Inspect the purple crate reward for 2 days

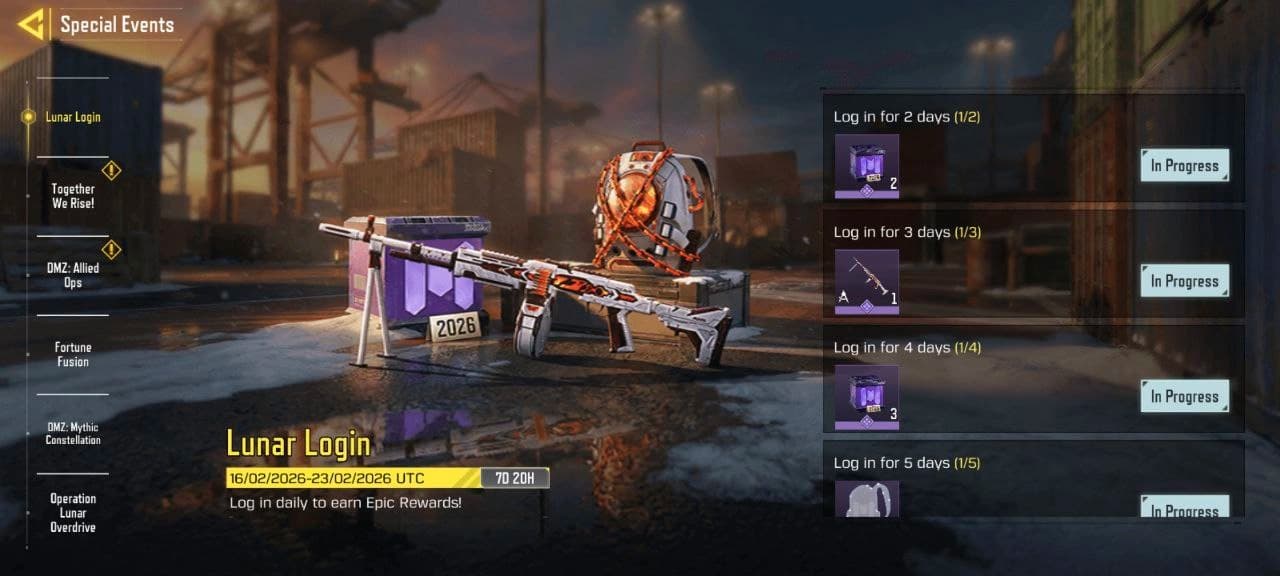867,166
